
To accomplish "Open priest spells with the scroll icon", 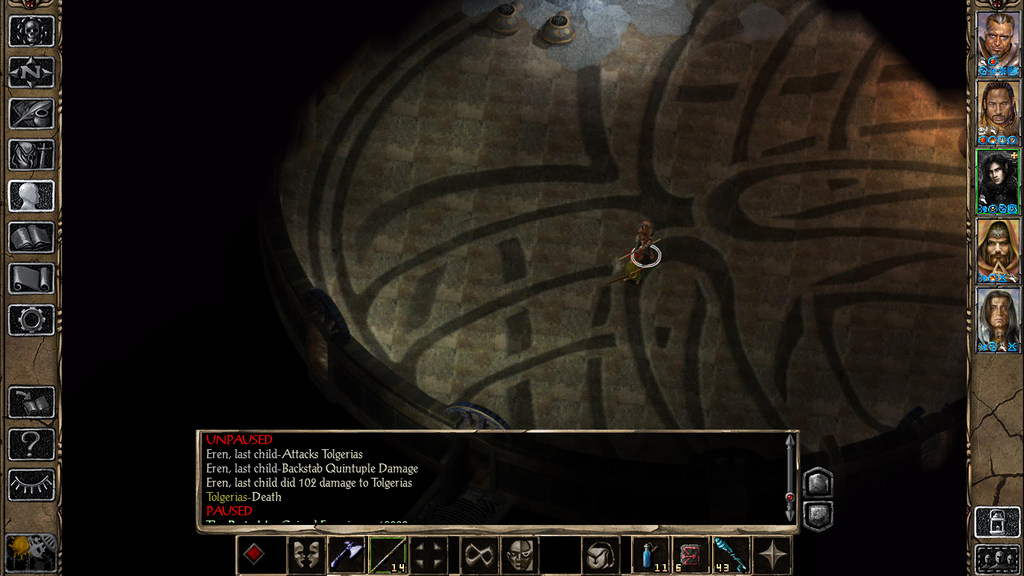I will pyautogui.click(x=31, y=278).
